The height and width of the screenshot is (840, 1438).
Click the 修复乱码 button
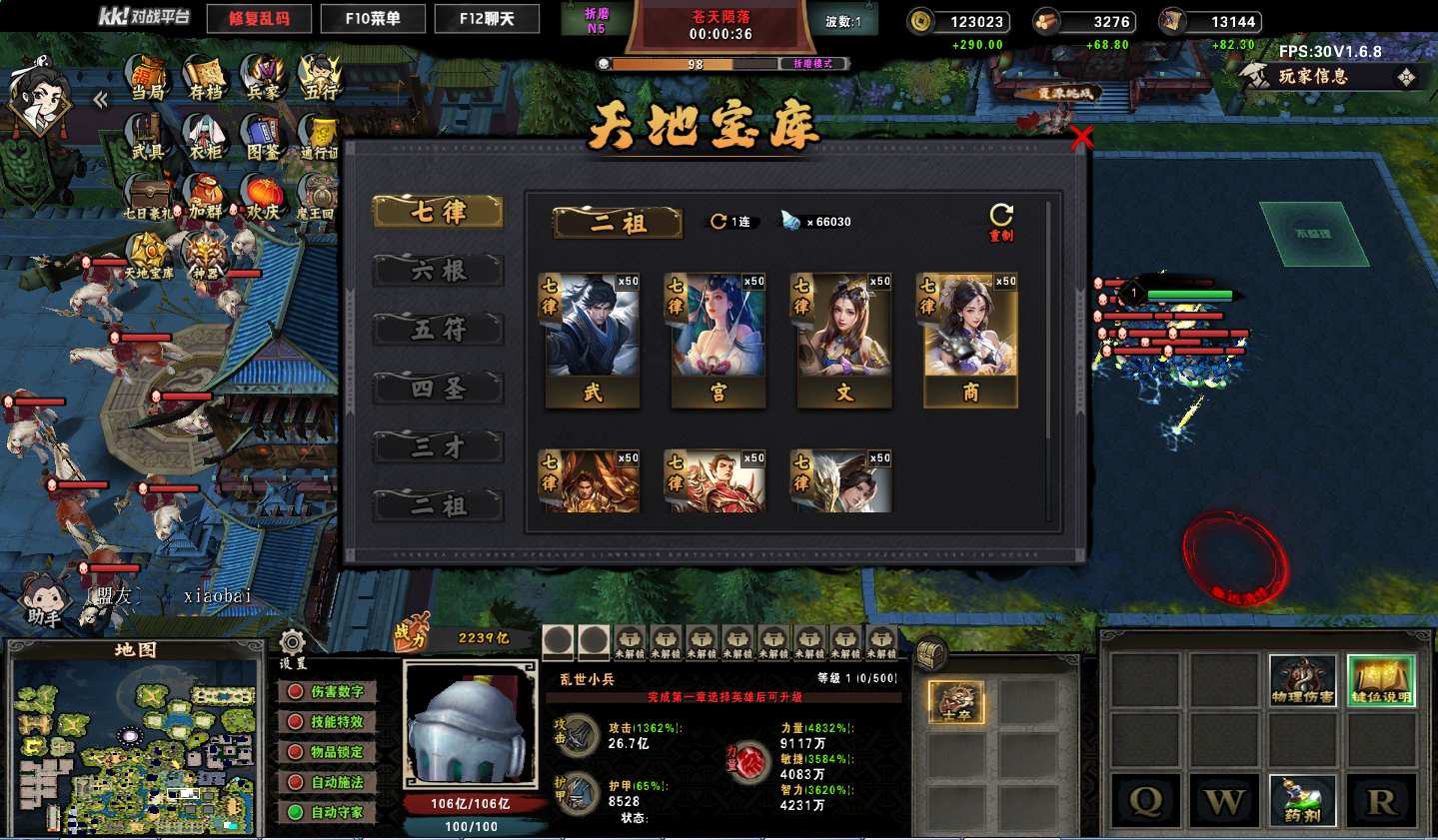tap(259, 19)
